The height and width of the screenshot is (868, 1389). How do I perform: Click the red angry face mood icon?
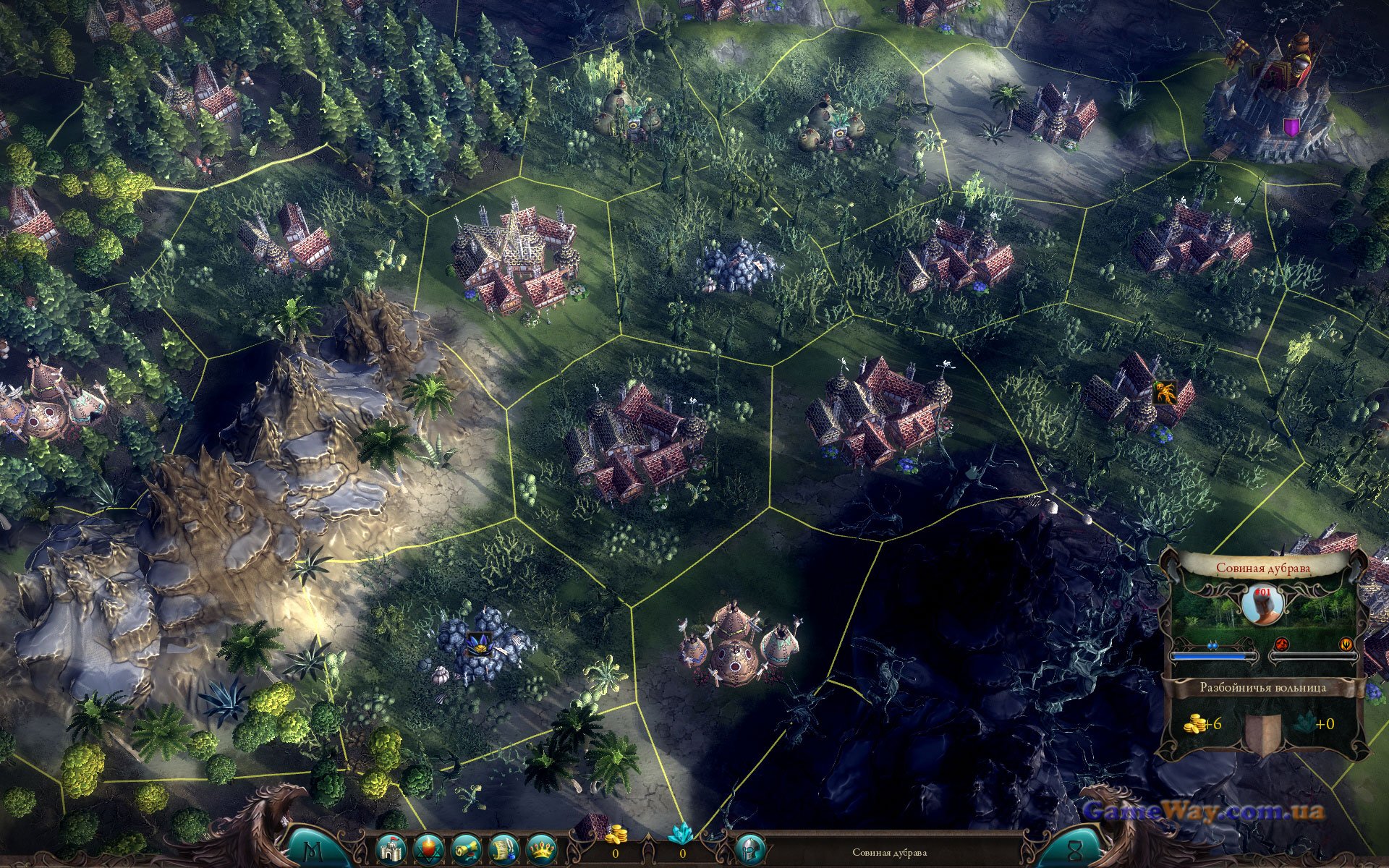(1281, 643)
